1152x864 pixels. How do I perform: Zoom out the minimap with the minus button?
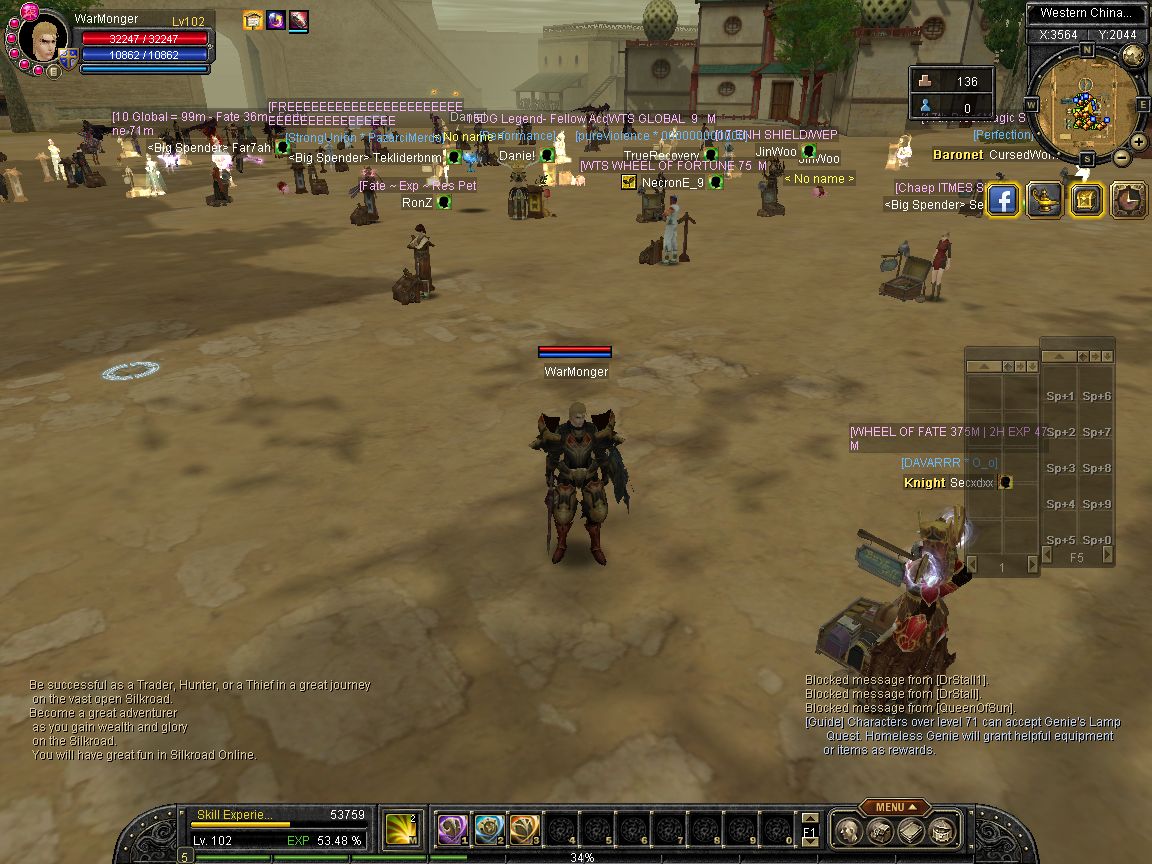coord(1122,157)
